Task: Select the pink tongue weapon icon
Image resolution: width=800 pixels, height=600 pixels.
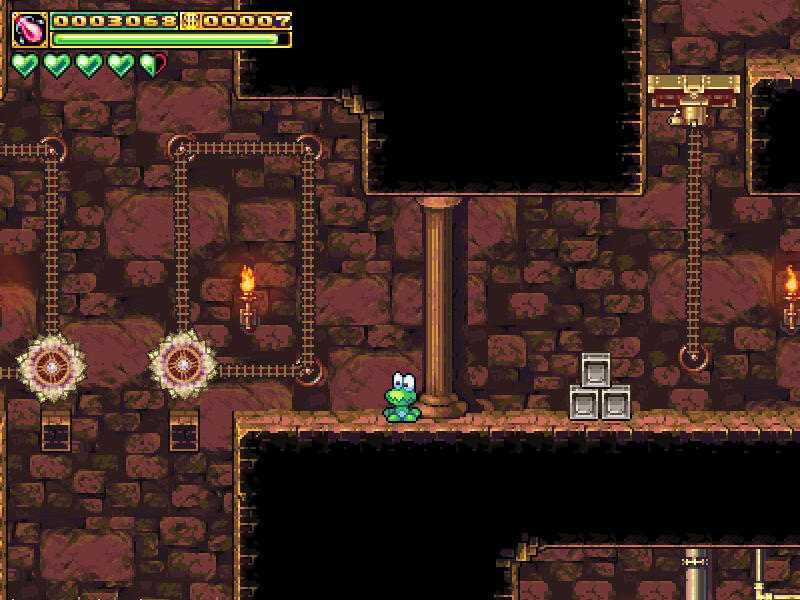Action: pyautogui.click(x=29, y=30)
